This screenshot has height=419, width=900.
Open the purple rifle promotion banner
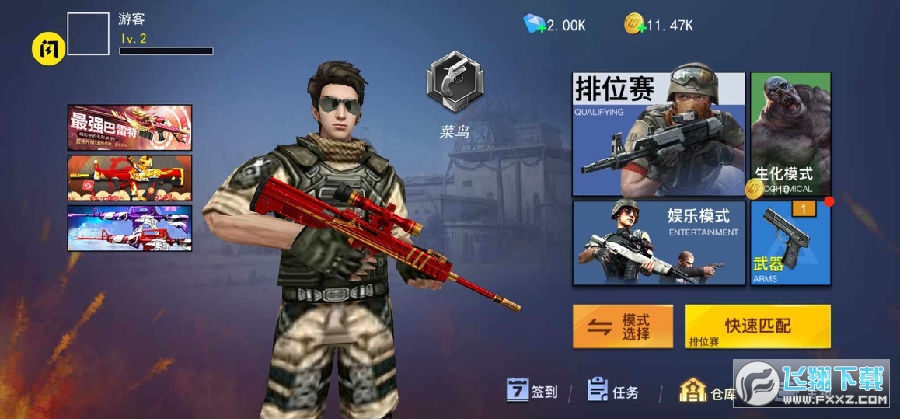click(130, 228)
